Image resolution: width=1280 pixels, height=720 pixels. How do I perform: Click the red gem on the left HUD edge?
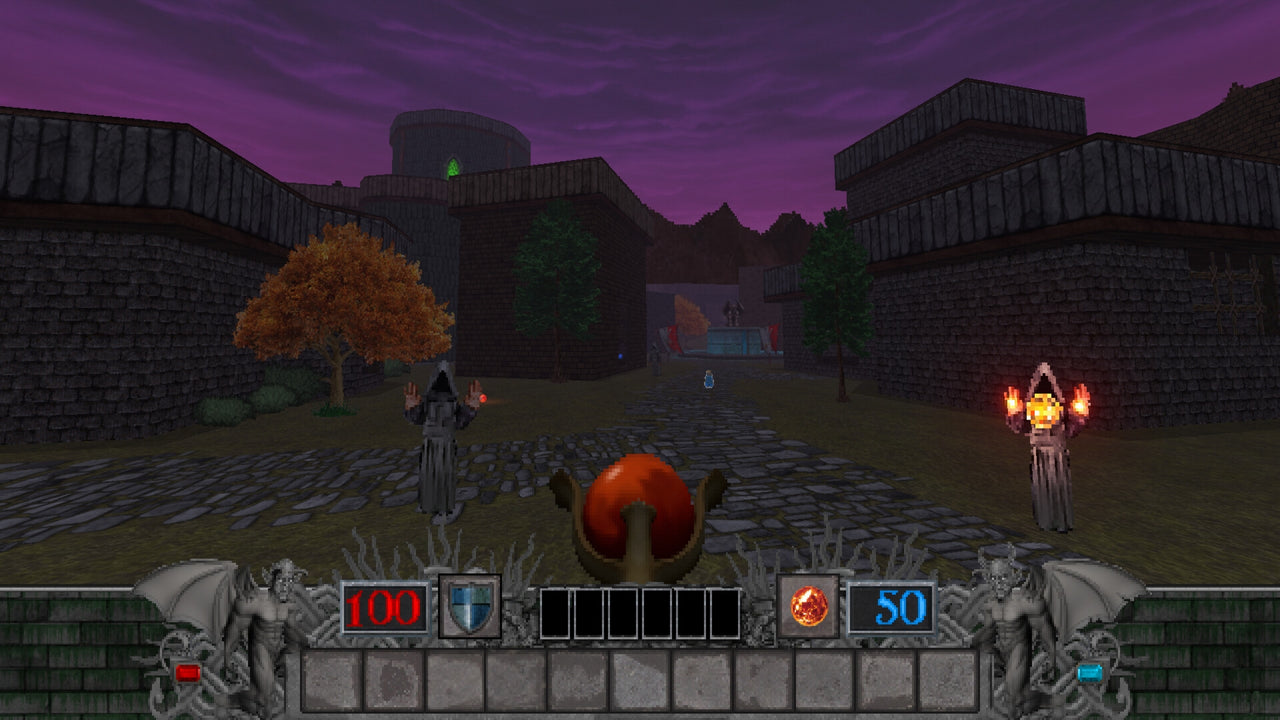[189, 674]
